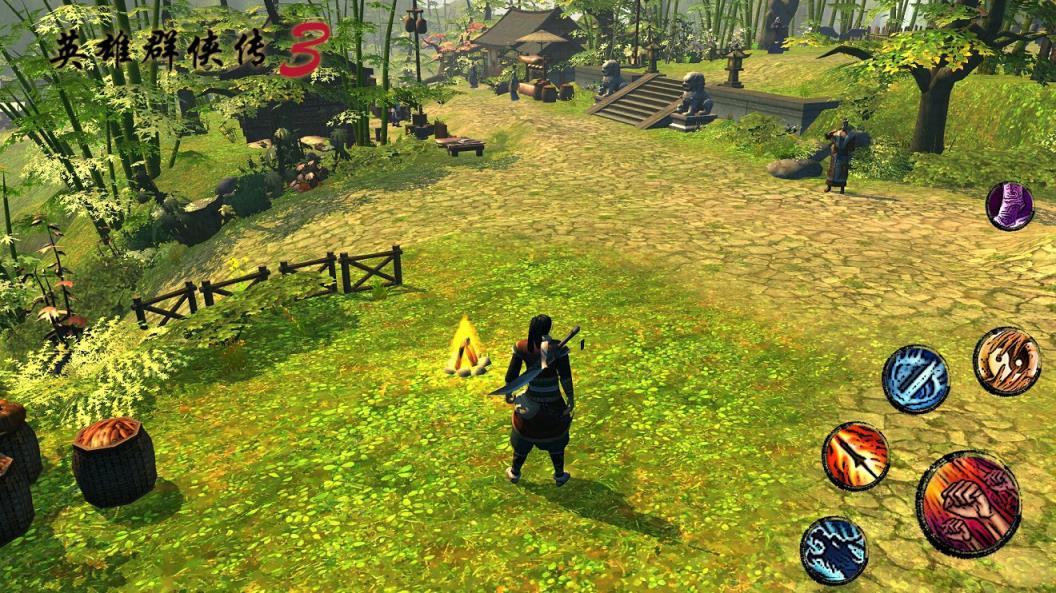The image size is (1056, 593).
Task: Trigger the orange whirlwind skill
Action: (1006, 361)
